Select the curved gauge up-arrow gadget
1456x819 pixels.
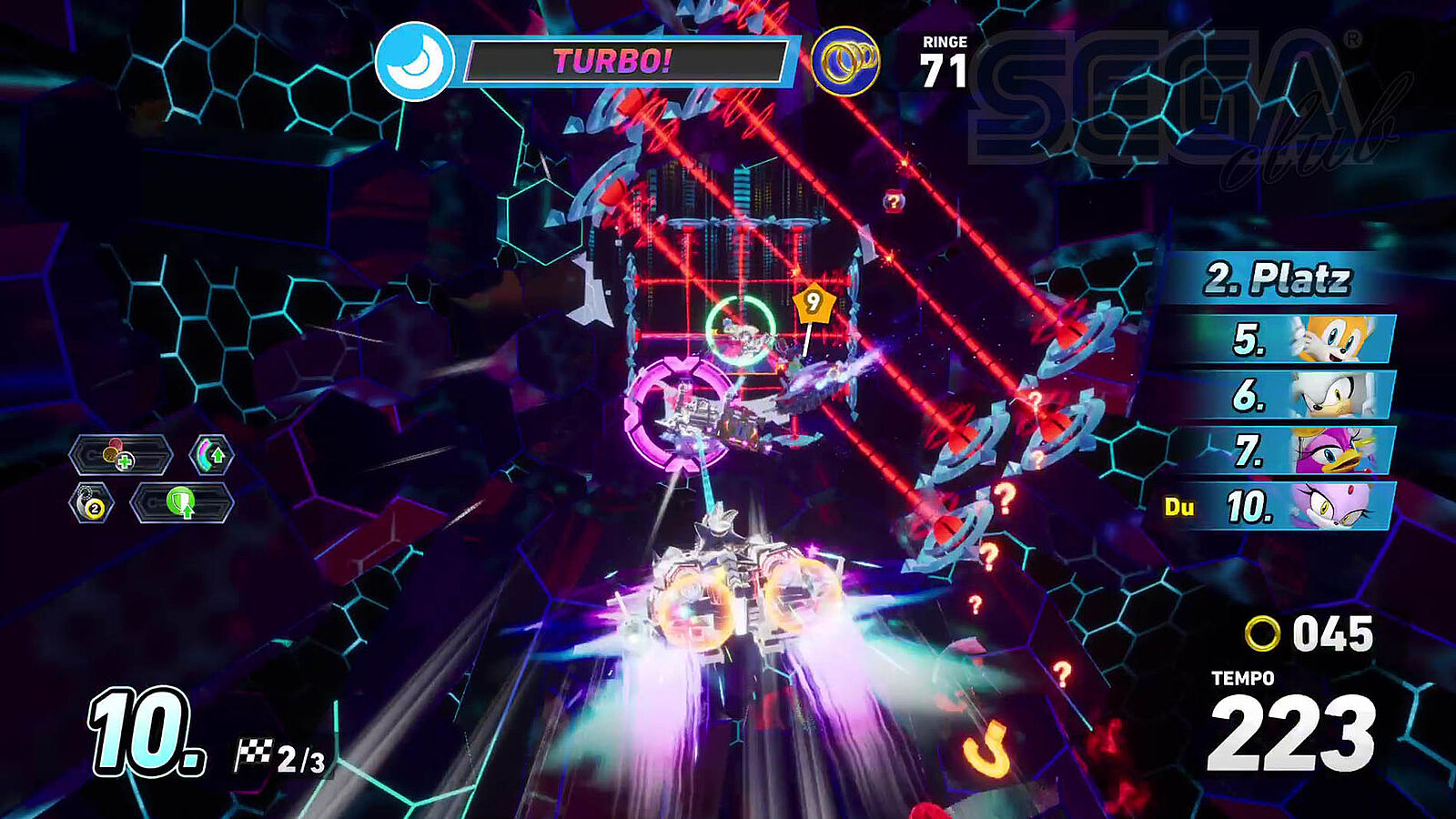pyautogui.click(x=211, y=455)
